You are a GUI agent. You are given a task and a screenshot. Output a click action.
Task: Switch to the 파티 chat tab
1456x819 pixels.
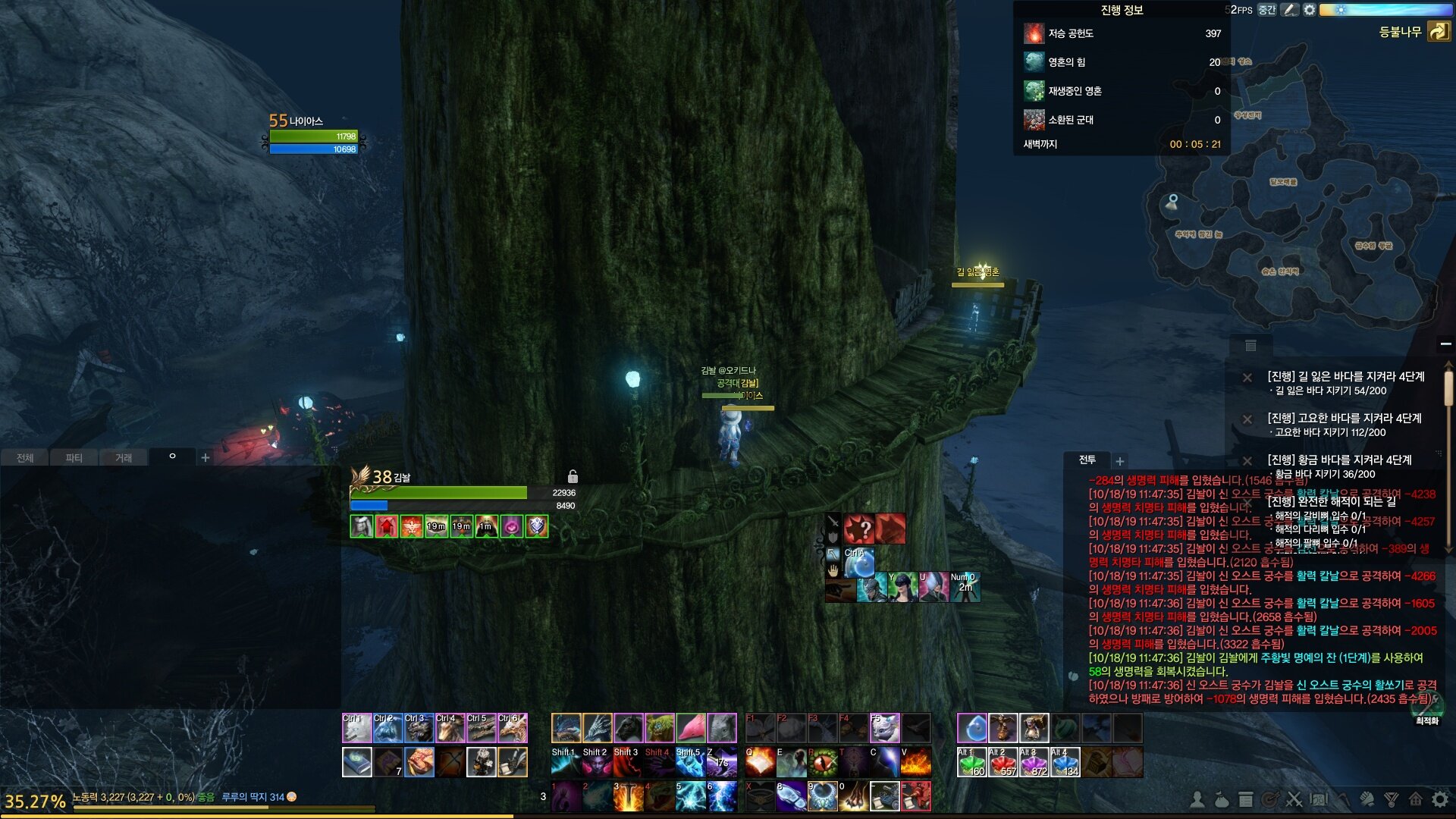[x=74, y=458]
